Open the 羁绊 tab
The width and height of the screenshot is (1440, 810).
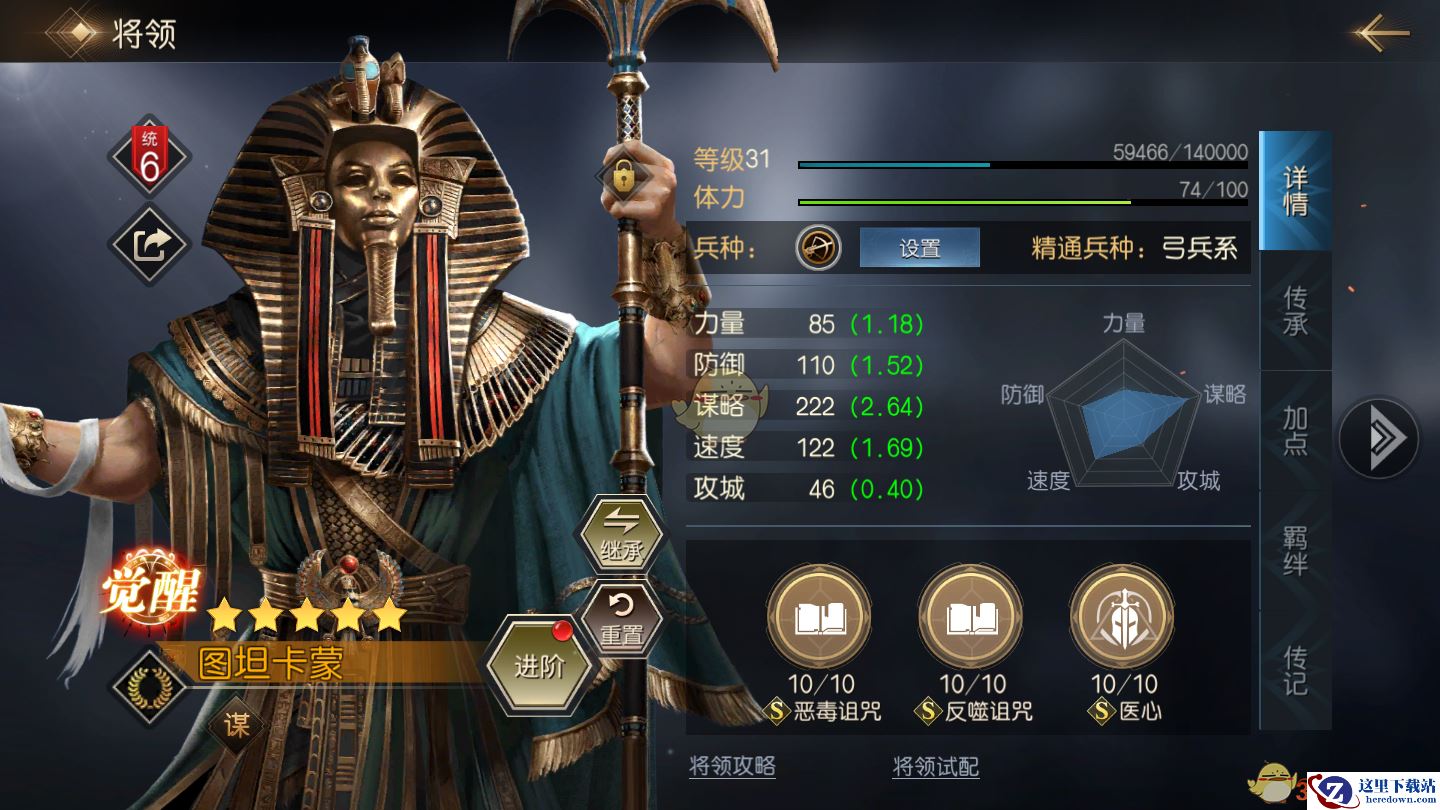[x=1295, y=551]
